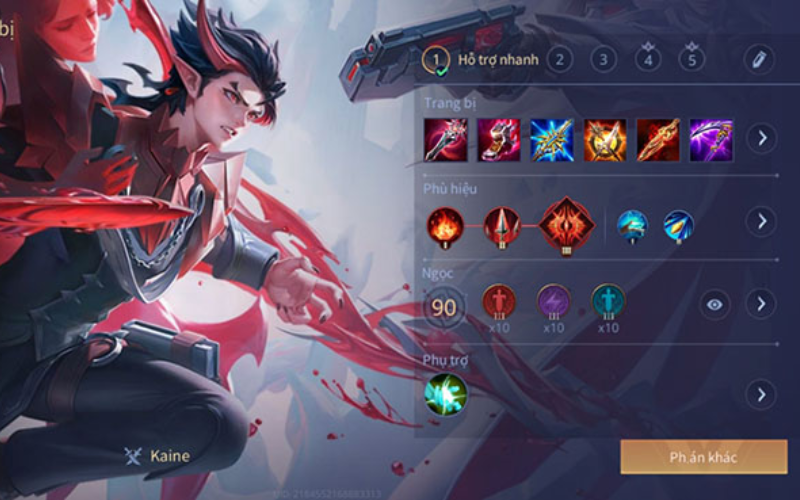
Task: Select the large red diamond badge
Action: [x=567, y=224]
